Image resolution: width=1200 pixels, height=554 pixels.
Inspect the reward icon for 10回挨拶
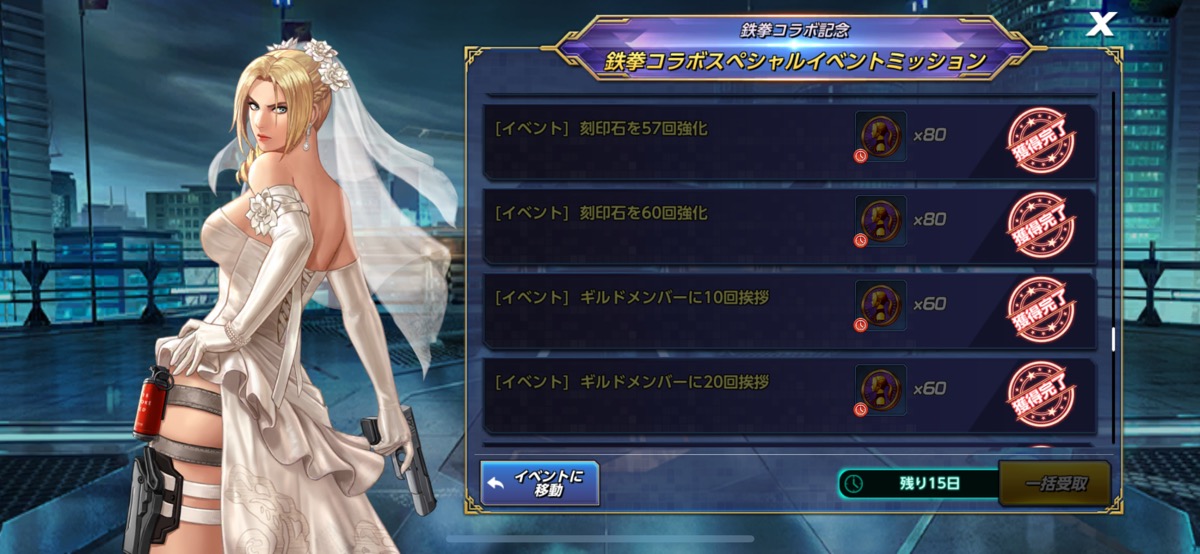881,305
